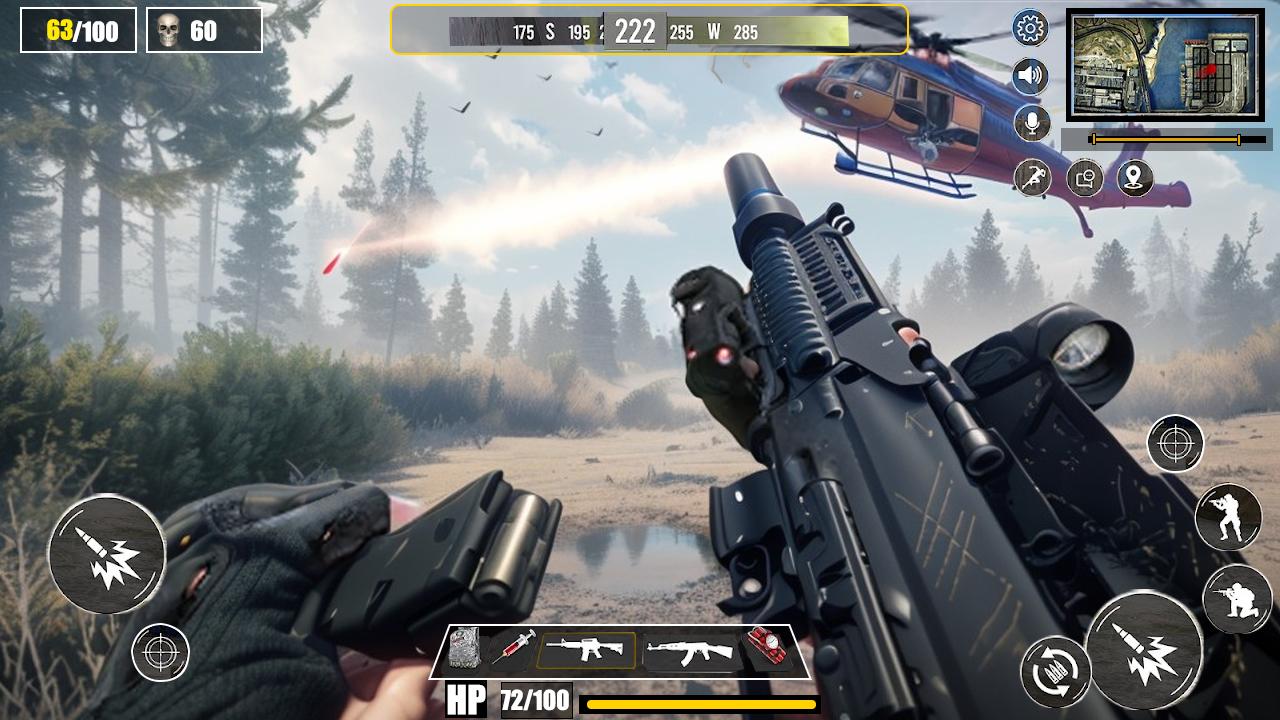Switch to the AK-47 weapon slot
The height and width of the screenshot is (720, 1280).
(x=692, y=650)
